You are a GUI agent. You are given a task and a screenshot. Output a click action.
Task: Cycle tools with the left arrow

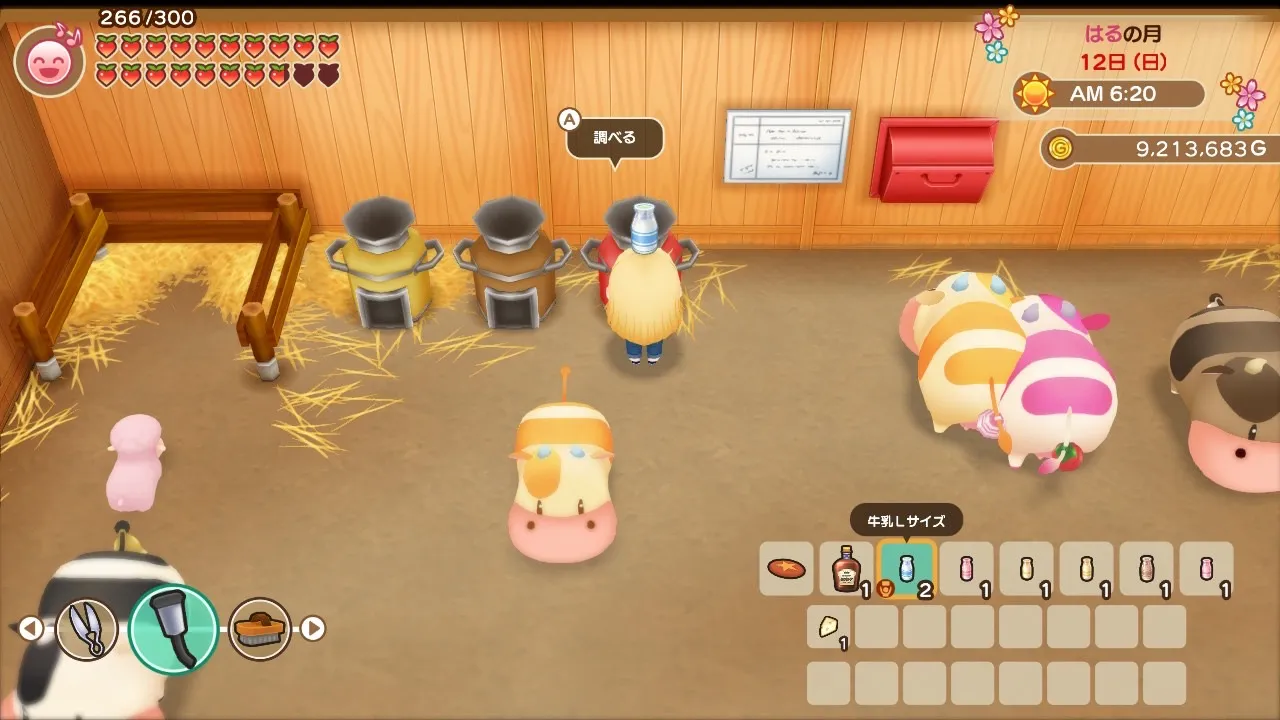31,629
